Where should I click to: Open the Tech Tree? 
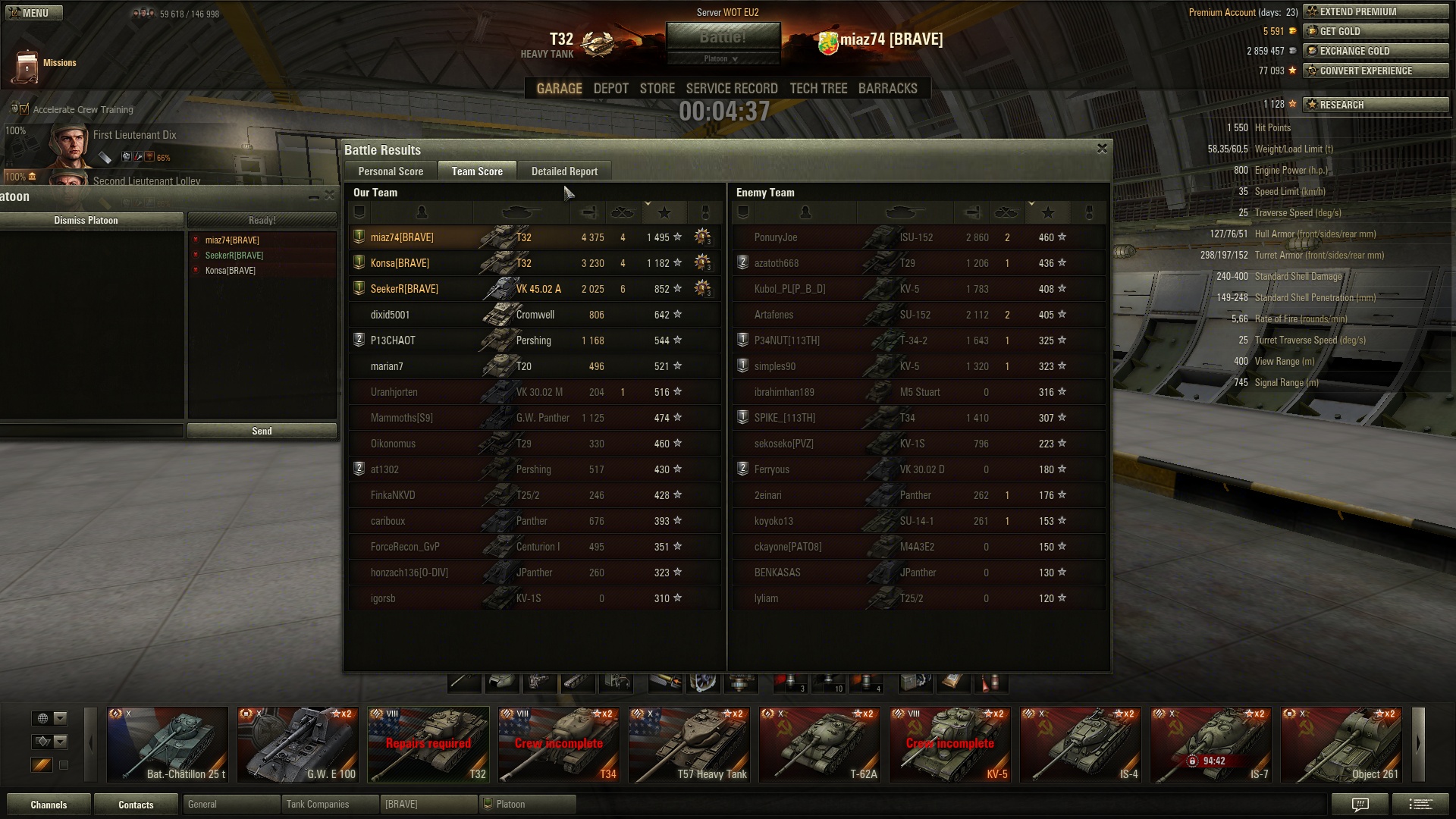pyautogui.click(x=818, y=89)
